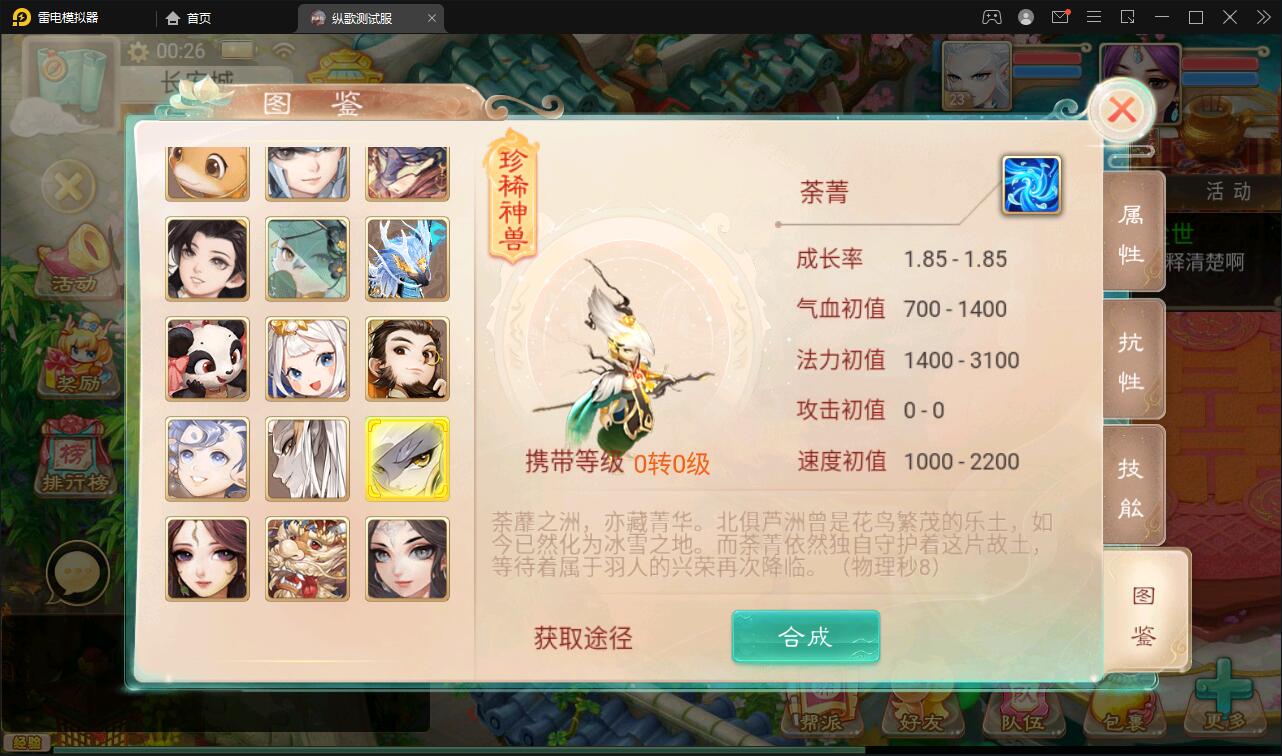1282x756 pixels.
Task: Click the 获取途径 text link
Action: coord(583,640)
